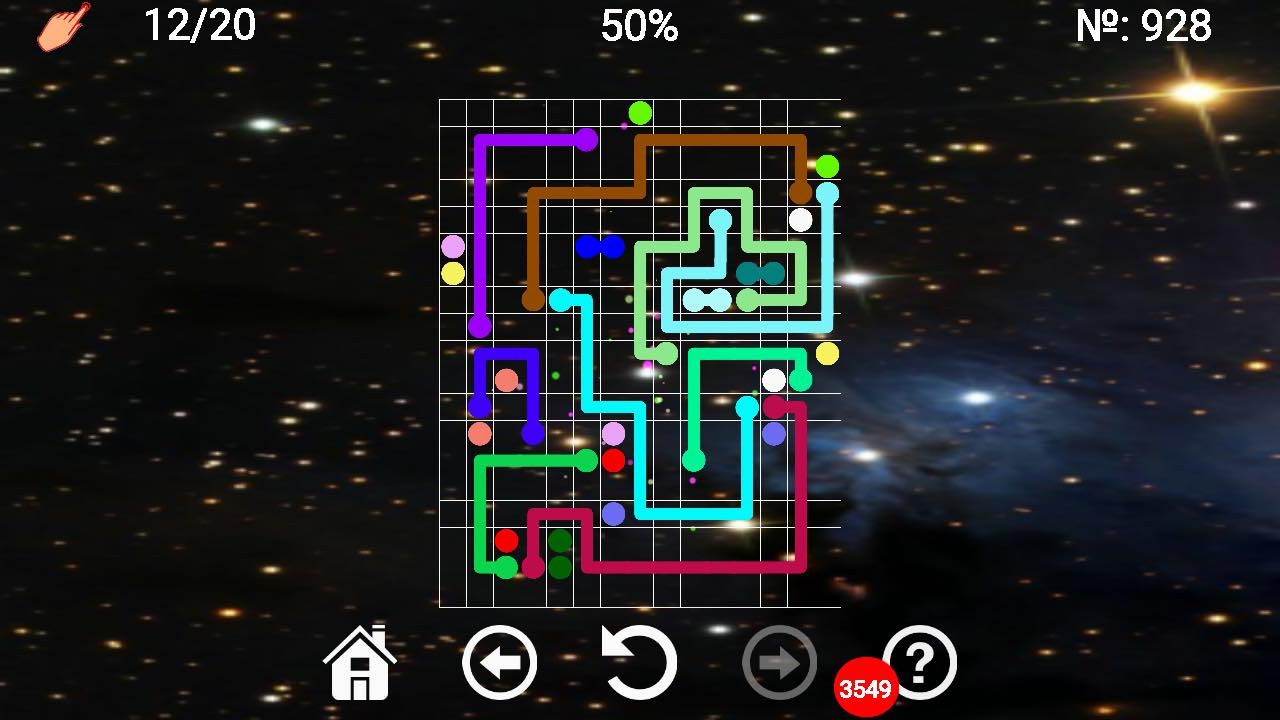The width and height of the screenshot is (1280, 720).
Task: Tap the restart level icon
Action: click(640, 660)
